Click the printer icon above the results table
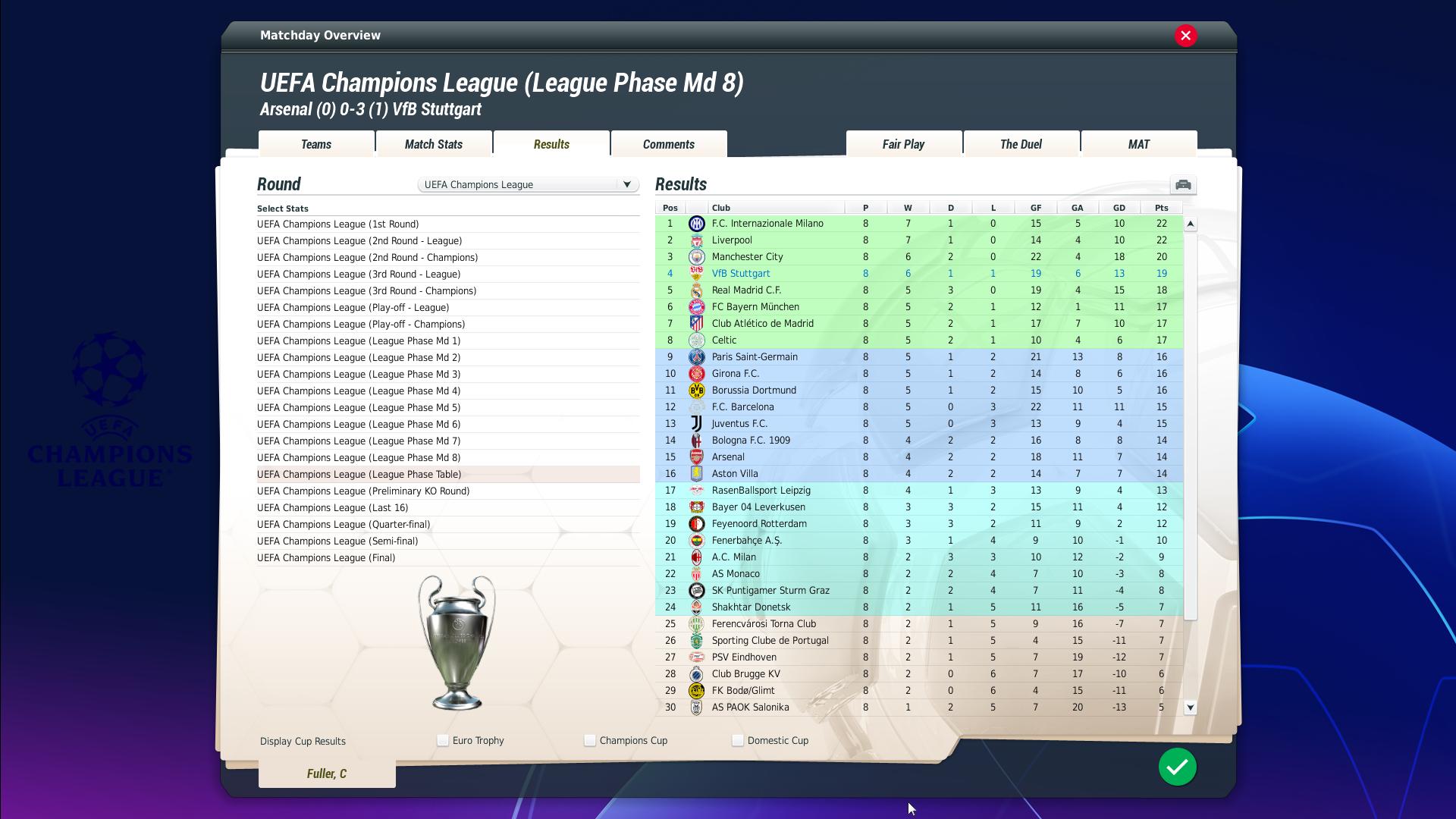This screenshot has height=819, width=1456. pyautogui.click(x=1182, y=185)
